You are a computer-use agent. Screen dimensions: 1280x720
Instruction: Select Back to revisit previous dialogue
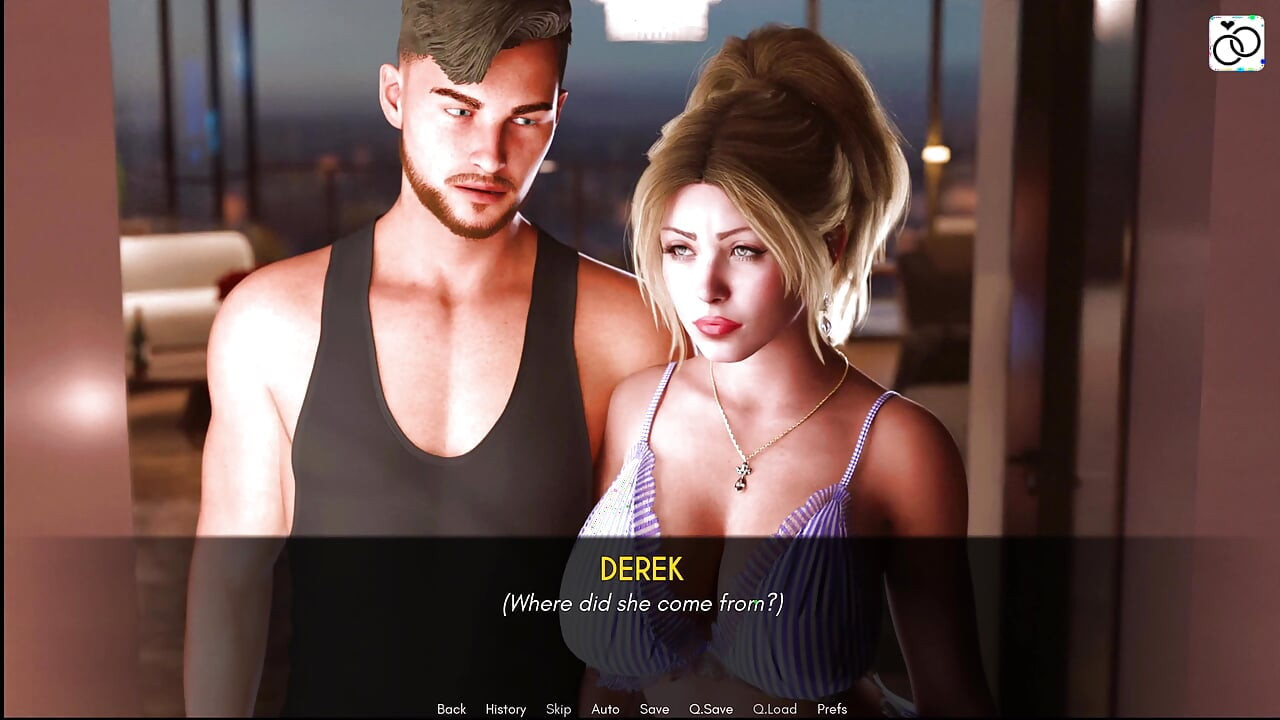click(x=451, y=709)
